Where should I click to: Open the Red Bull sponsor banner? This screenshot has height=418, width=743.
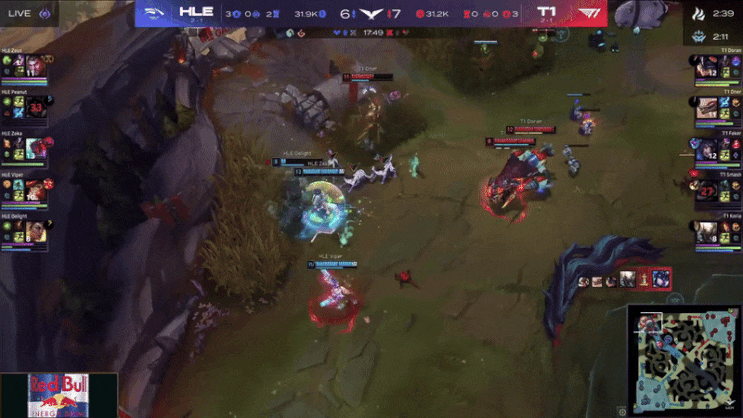tap(58, 395)
